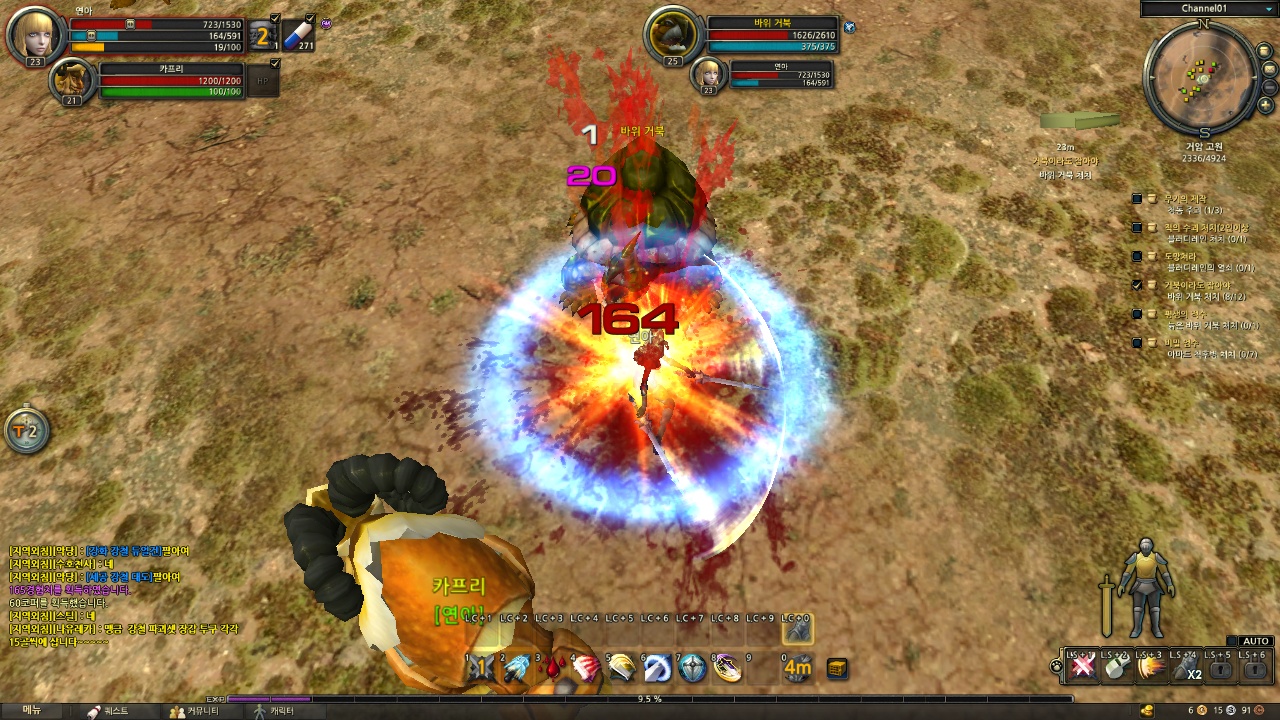Click the 카프리 pet portrait
Image resolution: width=1280 pixels, height=720 pixels.
[x=73, y=80]
